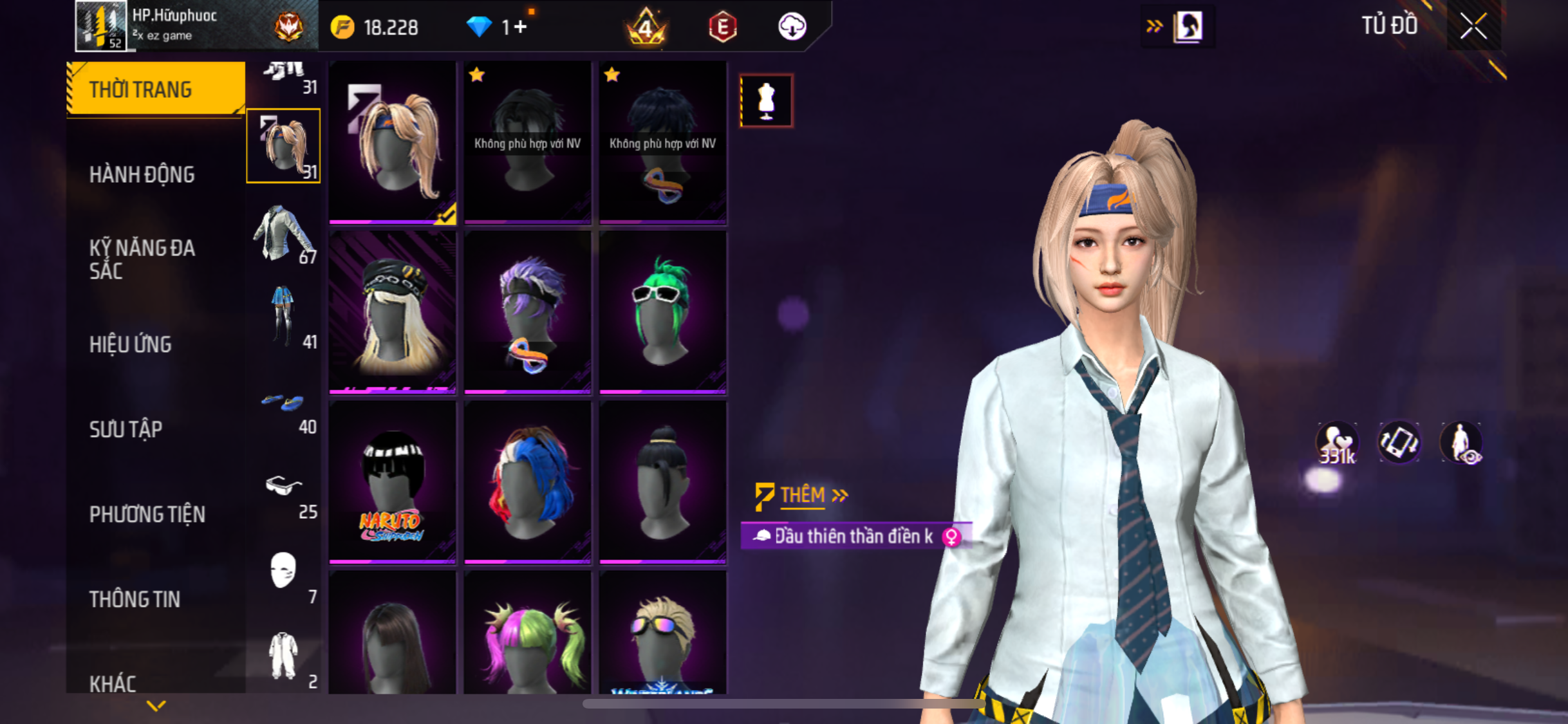Open the glasses accessory subcategory
The width and height of the screenshot is (1568, 724).
pos(284,488)
